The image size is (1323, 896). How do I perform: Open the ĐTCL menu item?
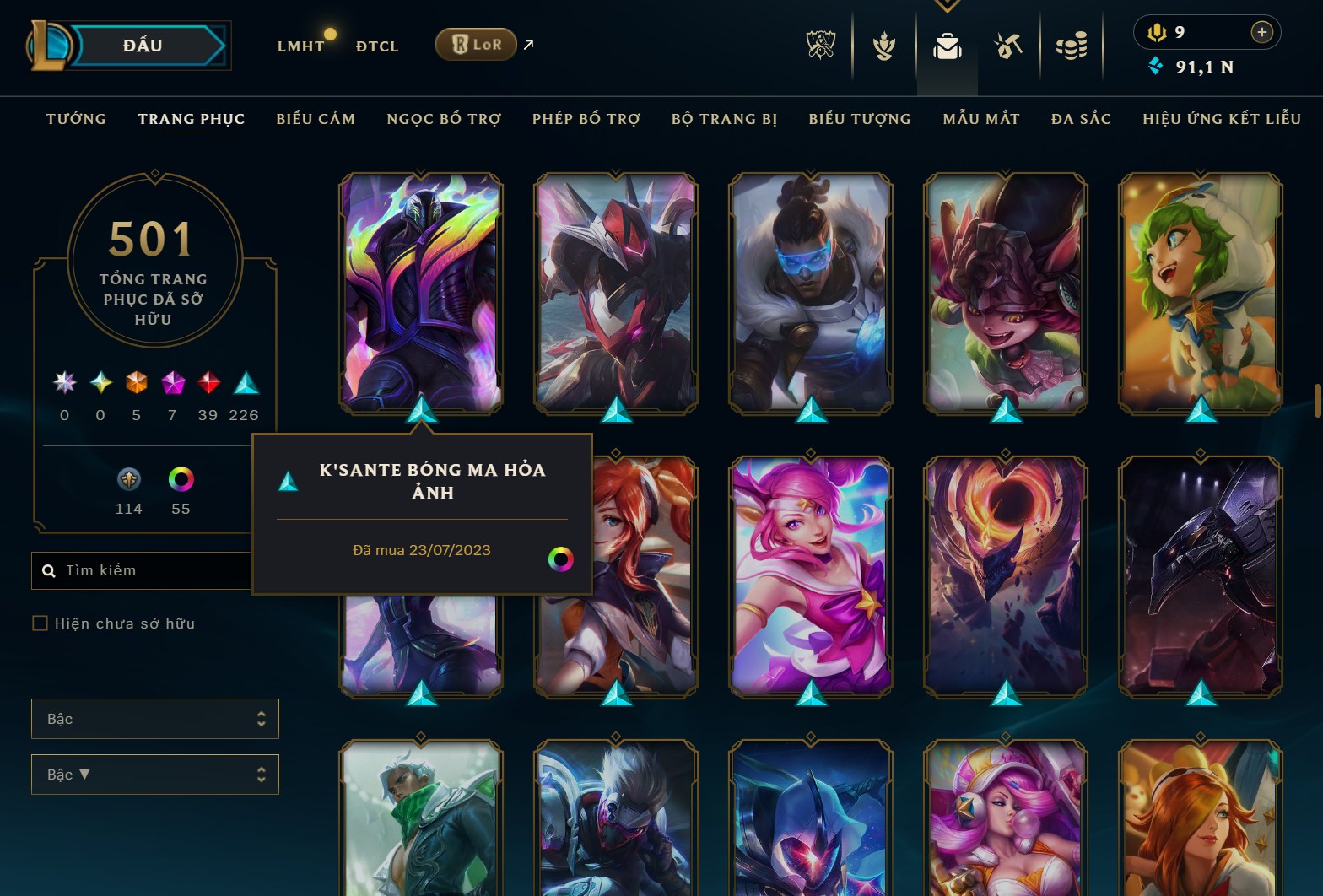click(x=376, y=46)
